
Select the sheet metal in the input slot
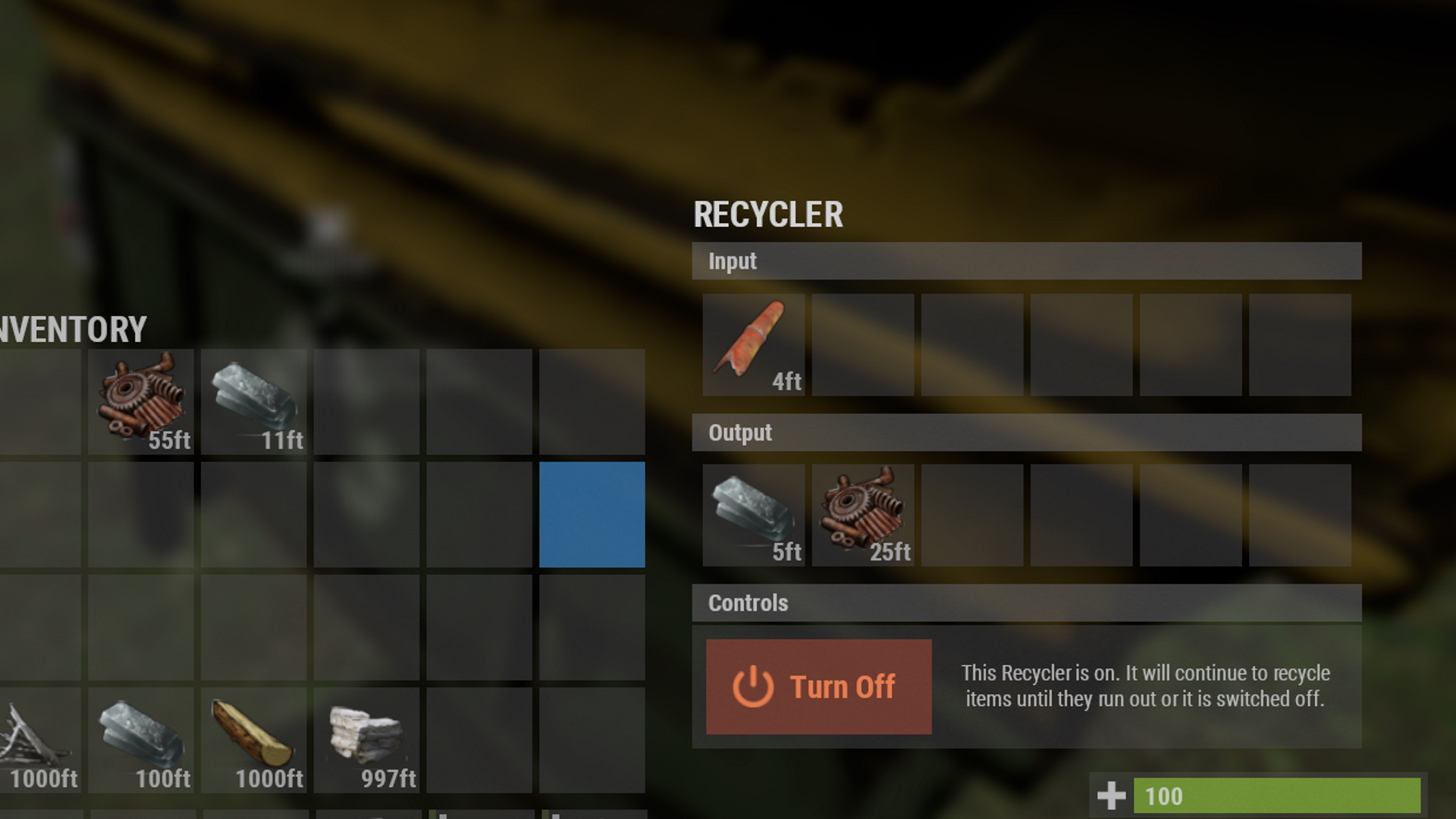753,345
